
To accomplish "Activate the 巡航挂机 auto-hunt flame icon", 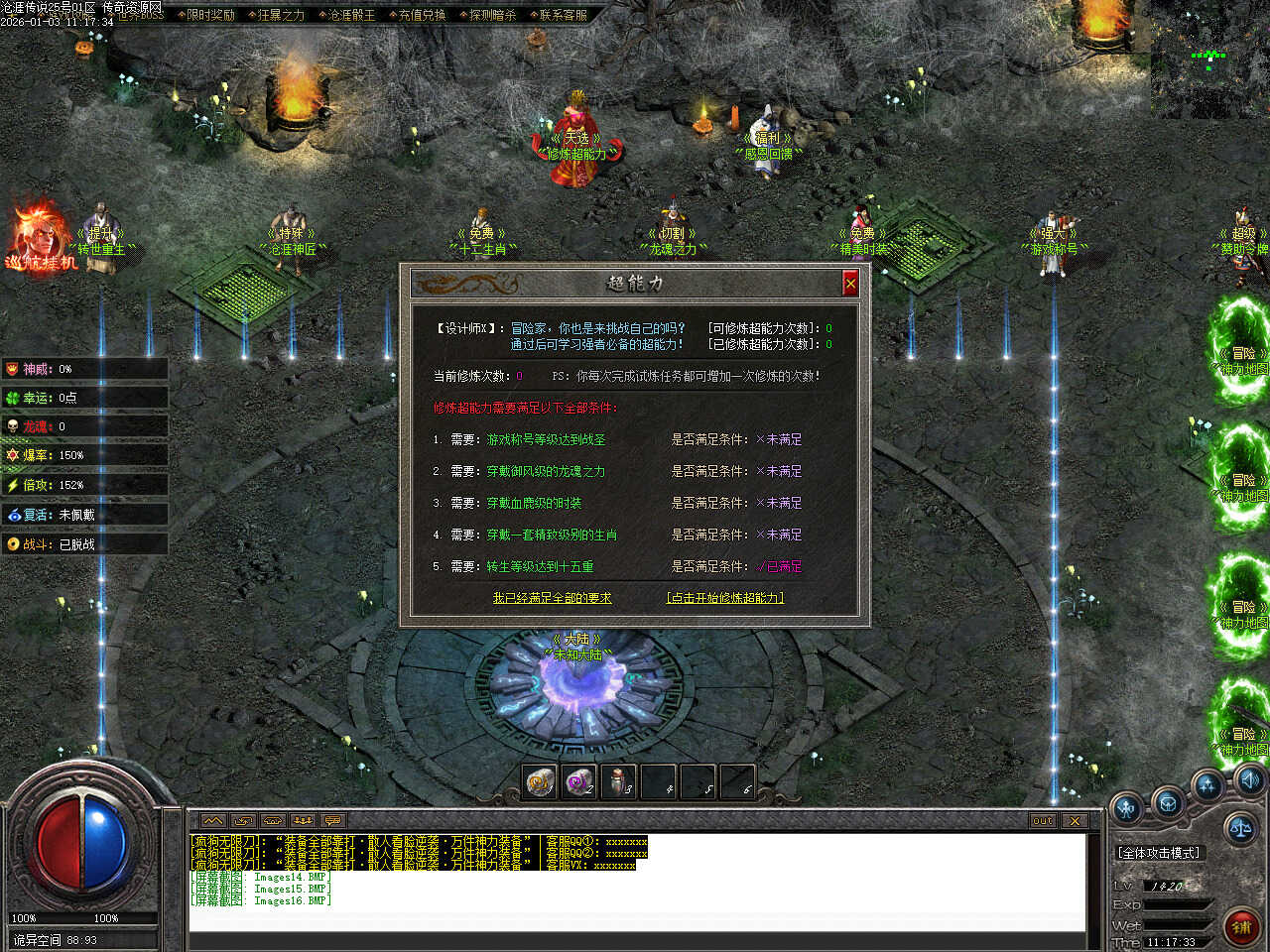I will click(x=40, y=238).
